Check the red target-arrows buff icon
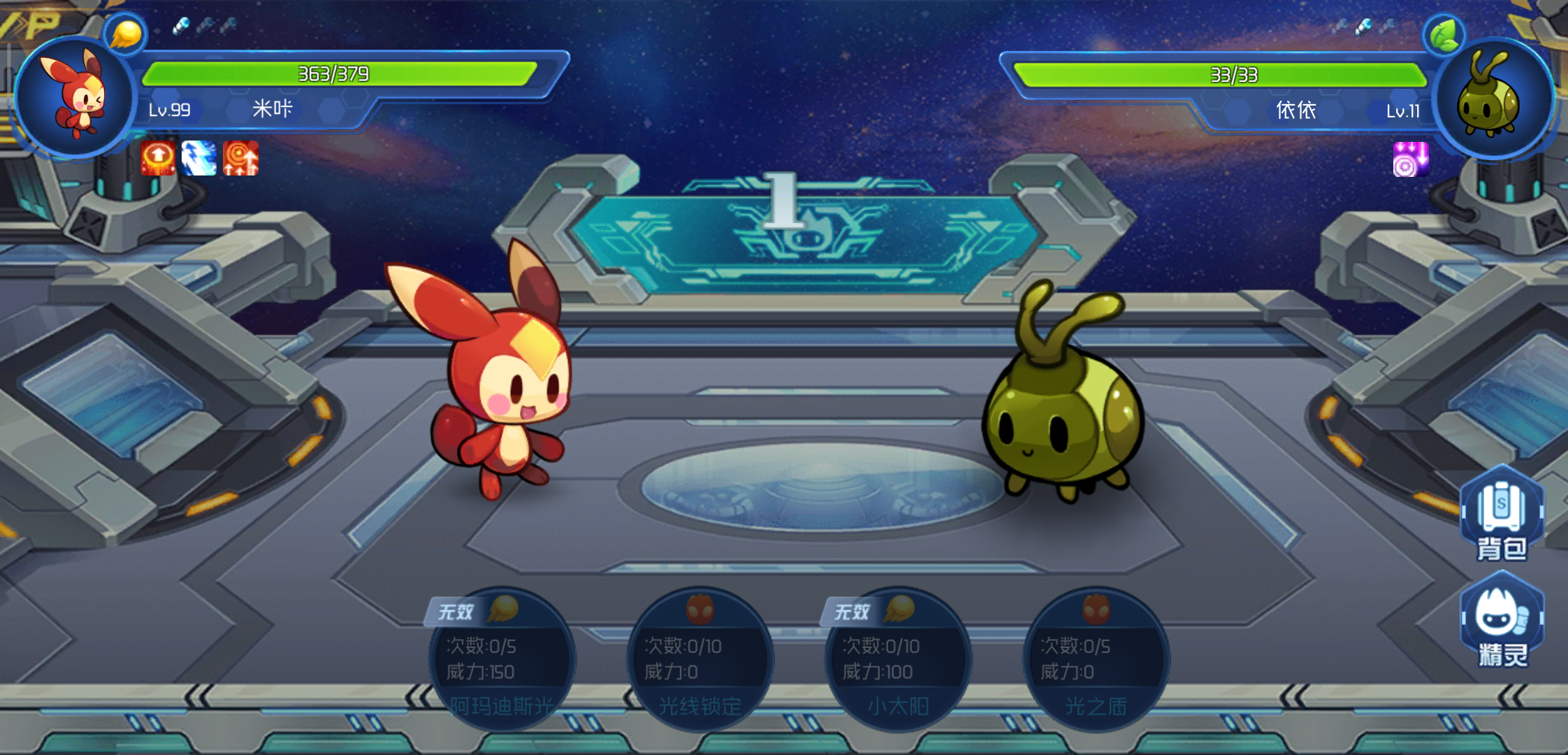Image resolution: width=1568 pixels, height=755 pixels. (240, 158)
